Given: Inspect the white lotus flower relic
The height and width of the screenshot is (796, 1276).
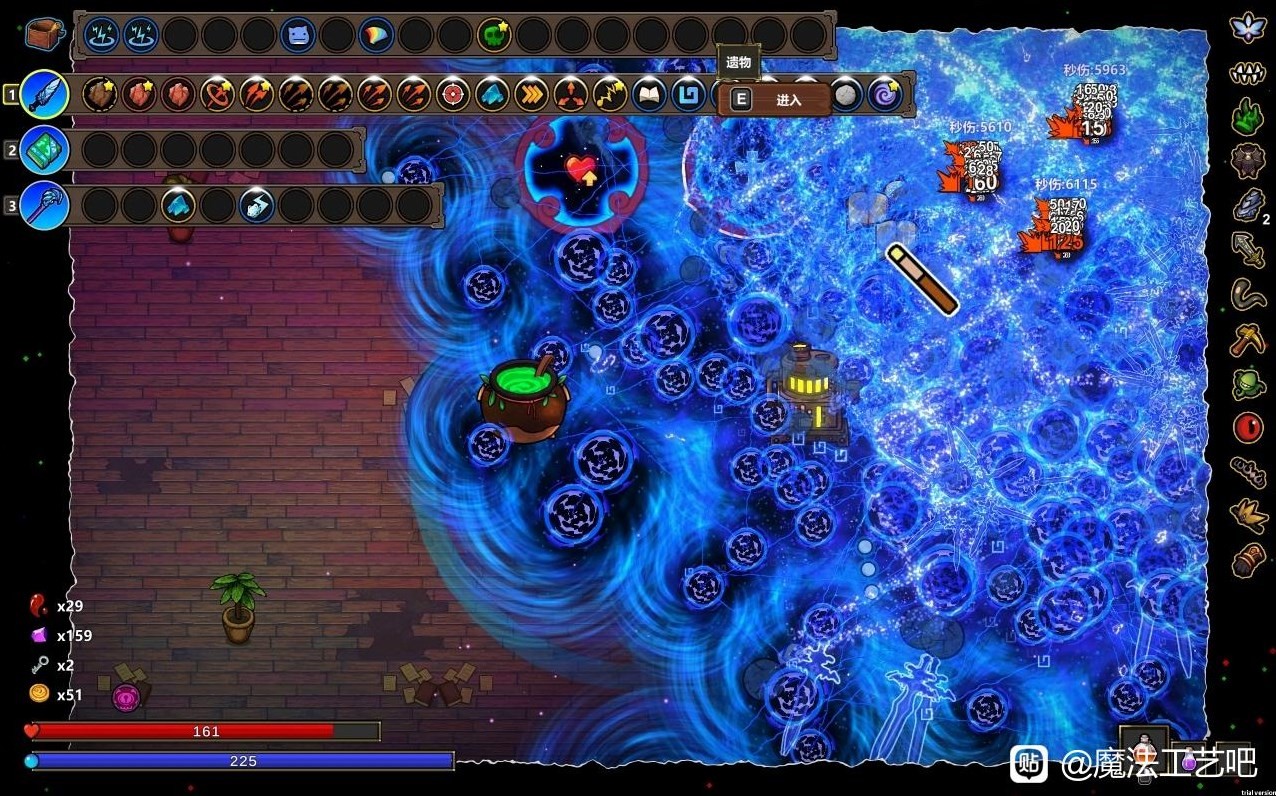Looking at the screenshot, I should click(x=1248, y=27).
